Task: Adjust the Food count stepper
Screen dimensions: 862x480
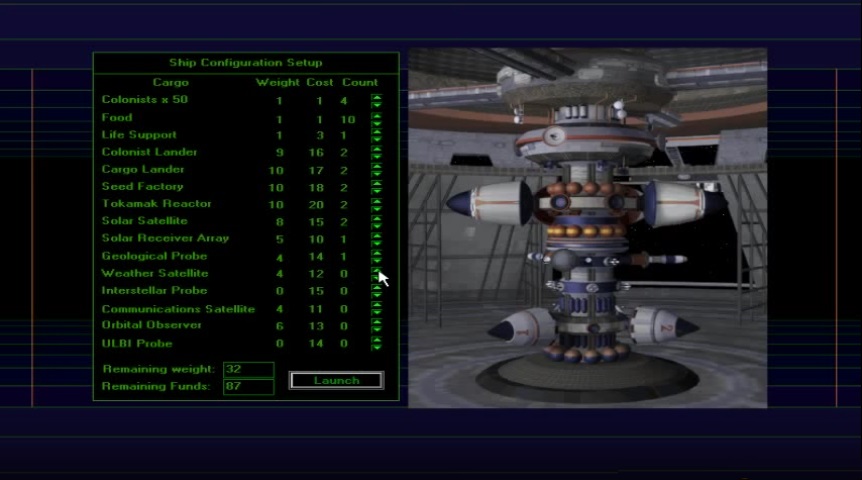Action: click(x=376, y=118)
